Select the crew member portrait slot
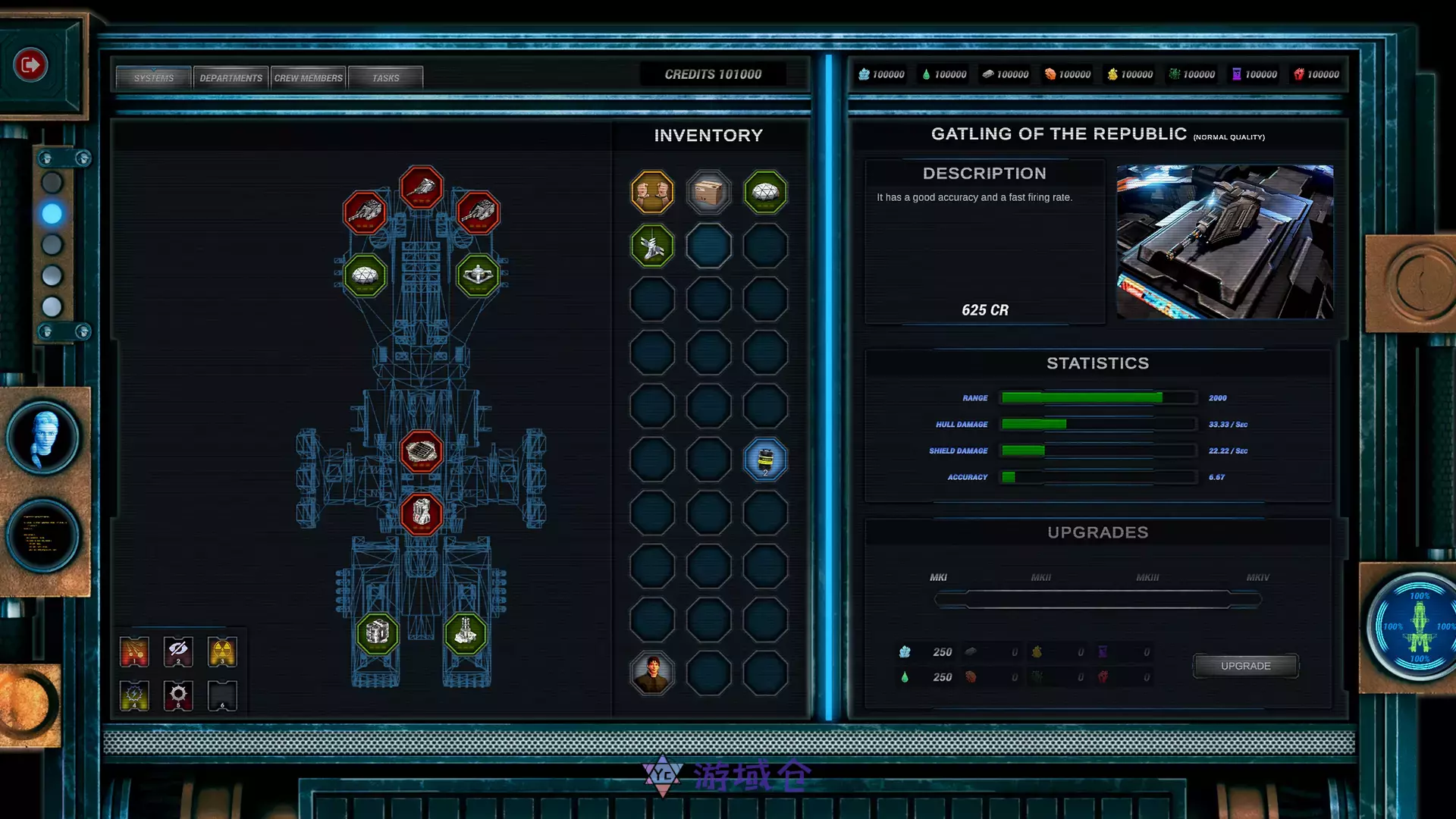Image resolution: width=1456 pixels, height=819 pixels. click(x=652, y=673)
